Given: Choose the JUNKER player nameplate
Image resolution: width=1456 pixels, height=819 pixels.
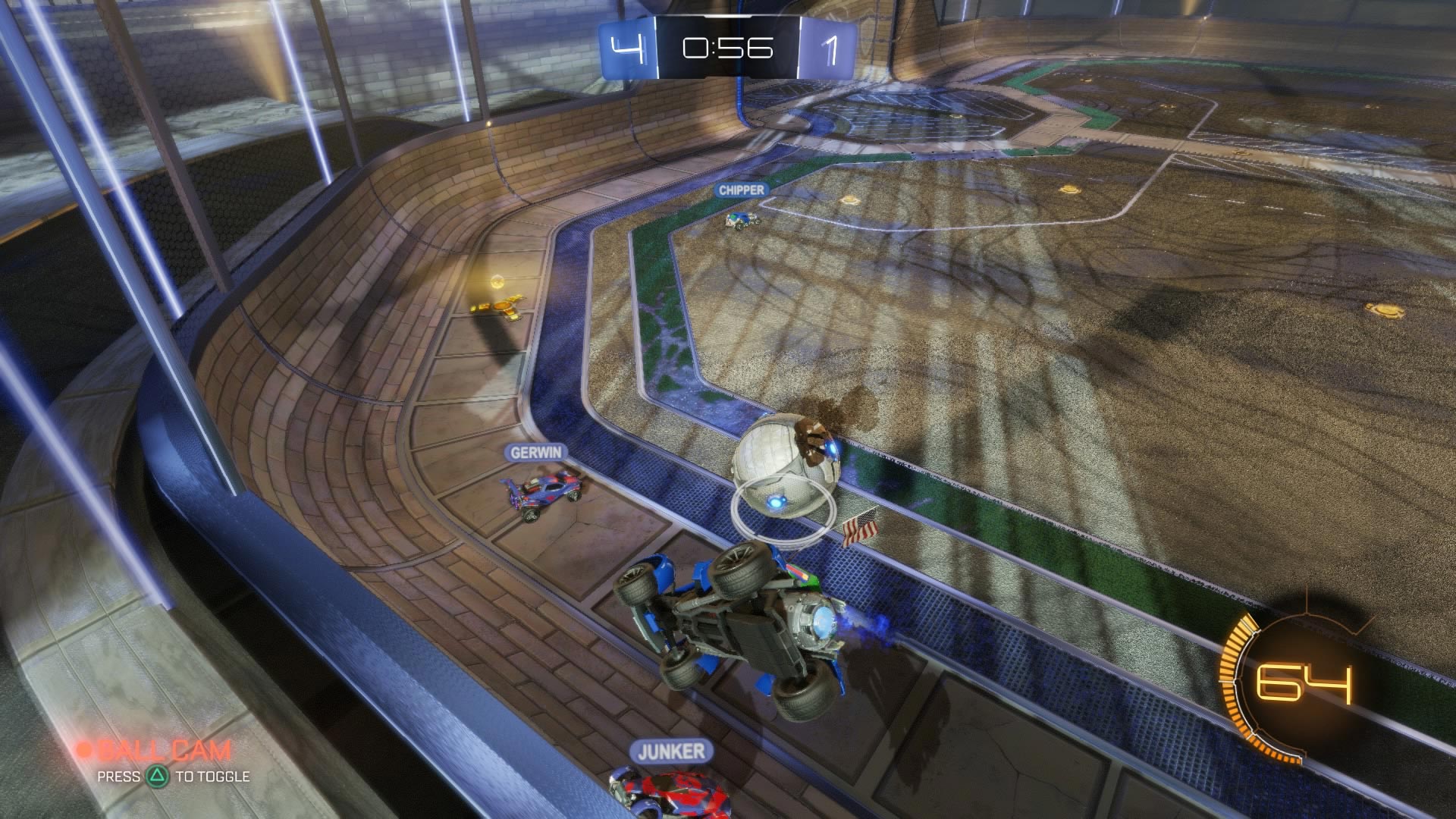Looking at the screenshot, I should pos(671,752).
